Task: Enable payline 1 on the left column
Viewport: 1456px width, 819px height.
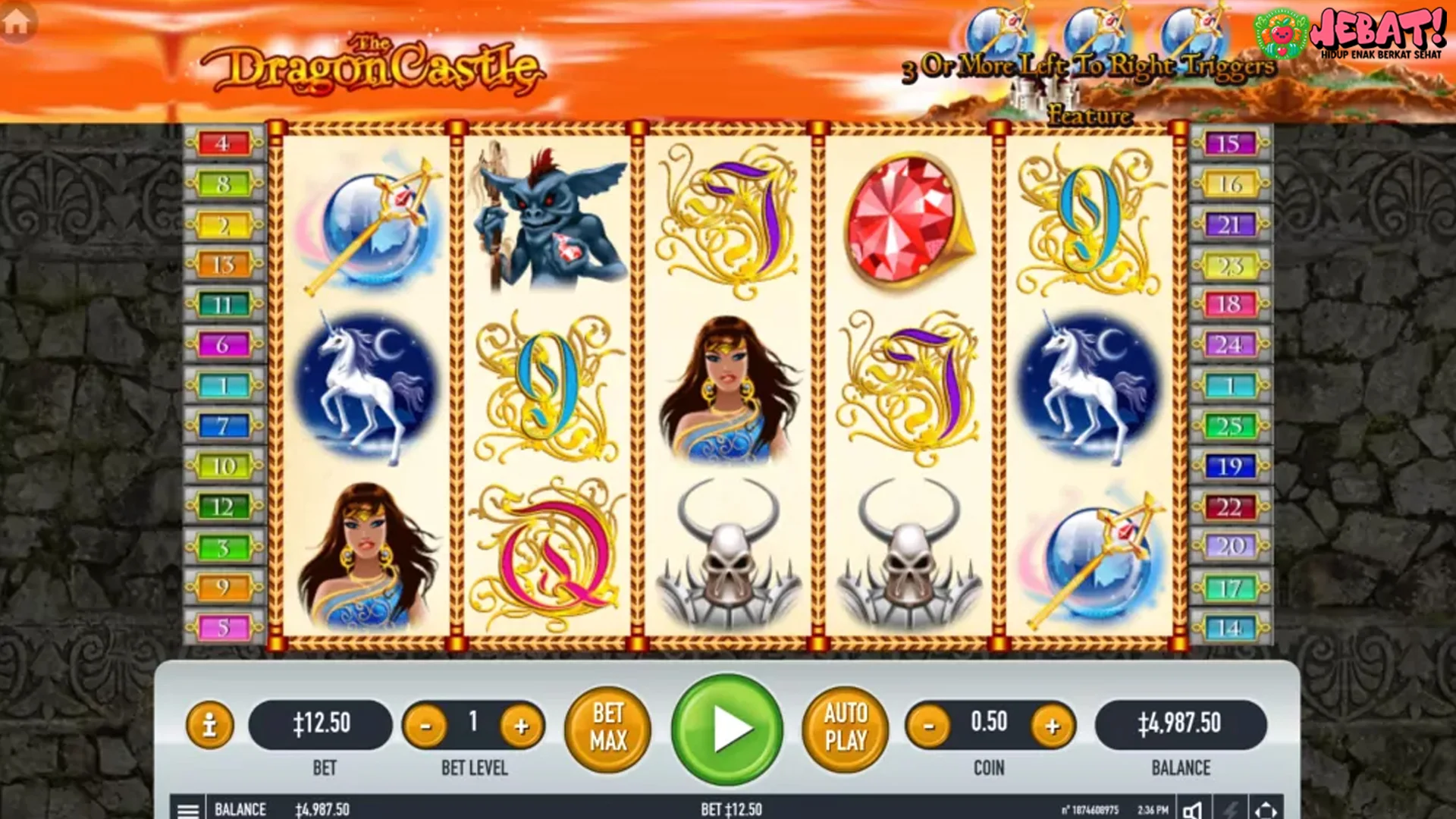Action: (222, 385)
